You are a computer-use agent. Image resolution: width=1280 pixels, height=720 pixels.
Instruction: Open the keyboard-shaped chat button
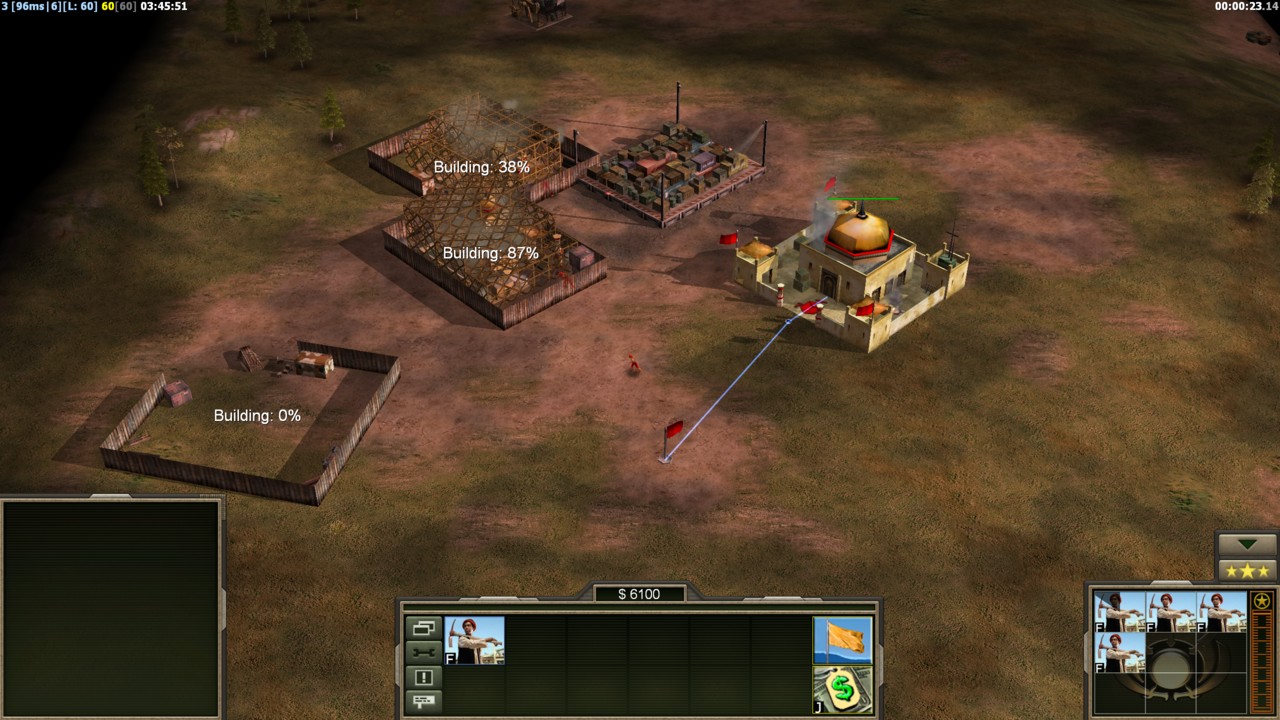coord(423,701)
